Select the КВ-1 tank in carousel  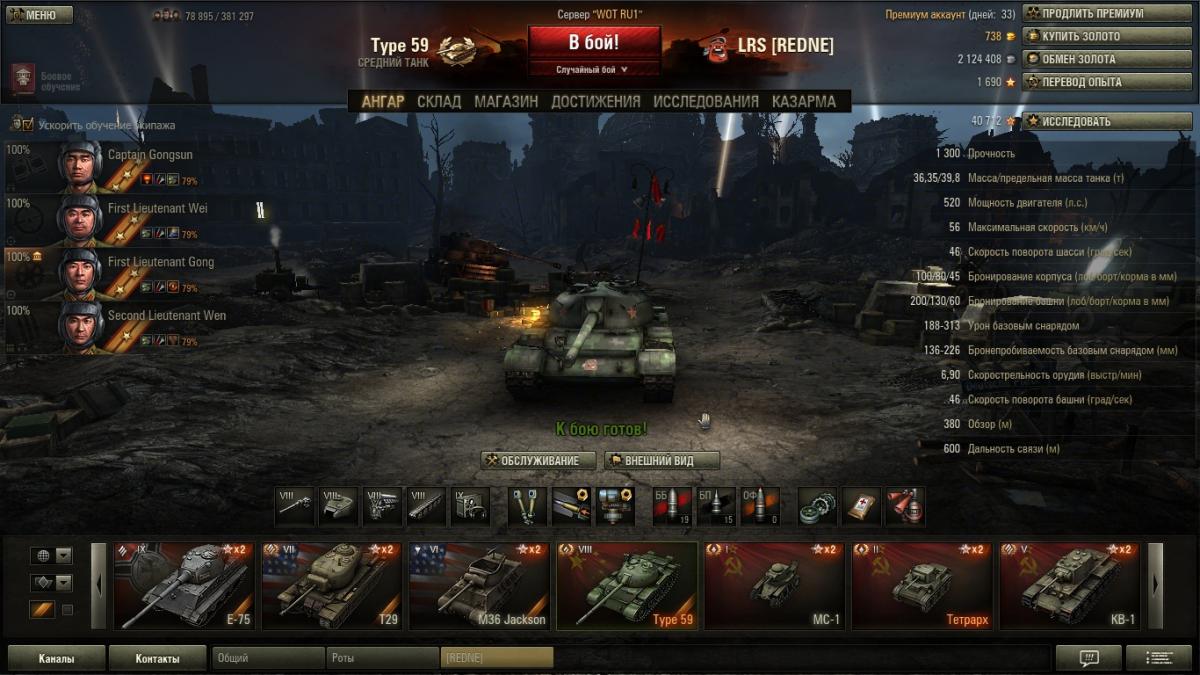pos(1069,586)
